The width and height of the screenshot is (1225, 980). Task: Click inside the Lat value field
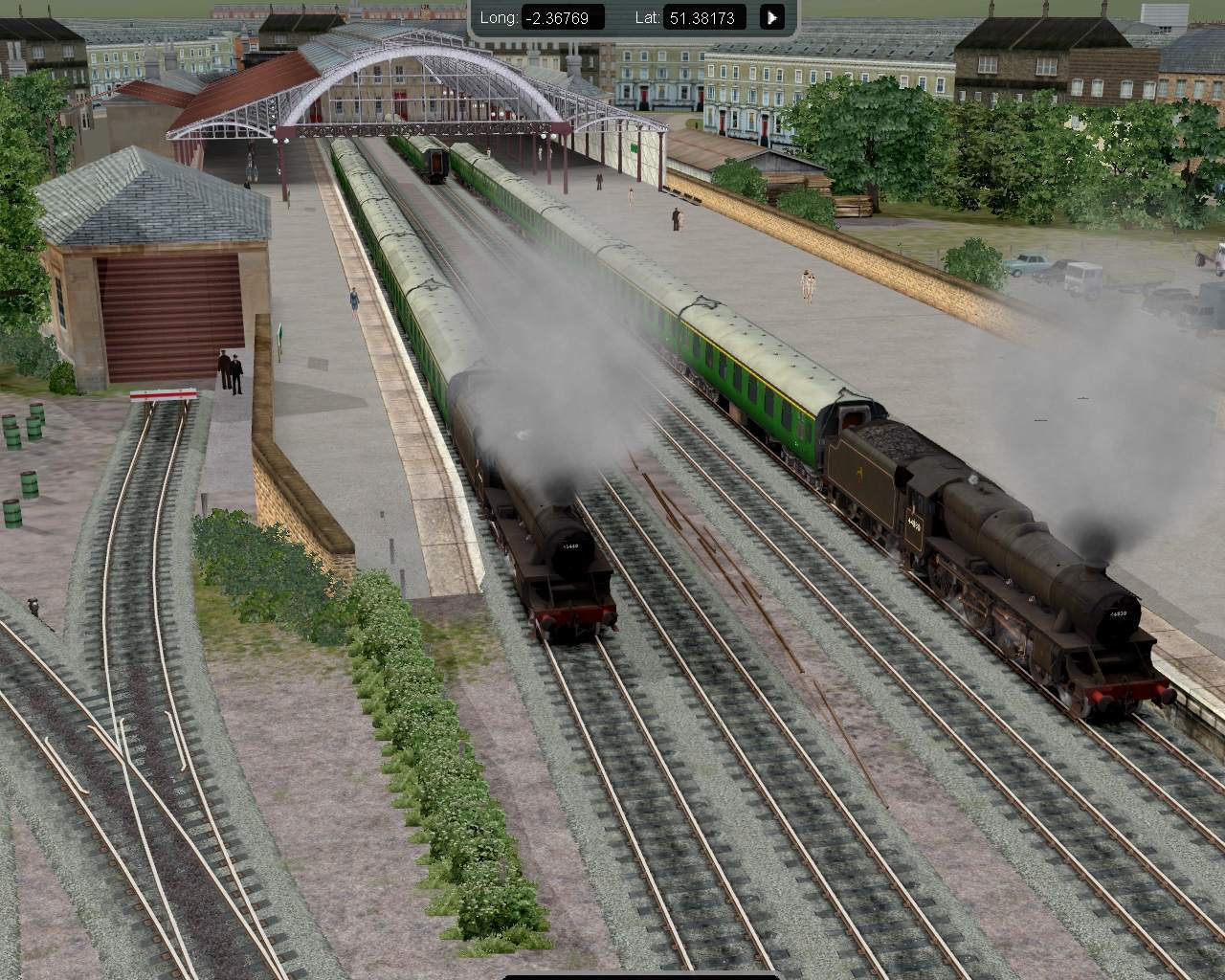point(705,17)
